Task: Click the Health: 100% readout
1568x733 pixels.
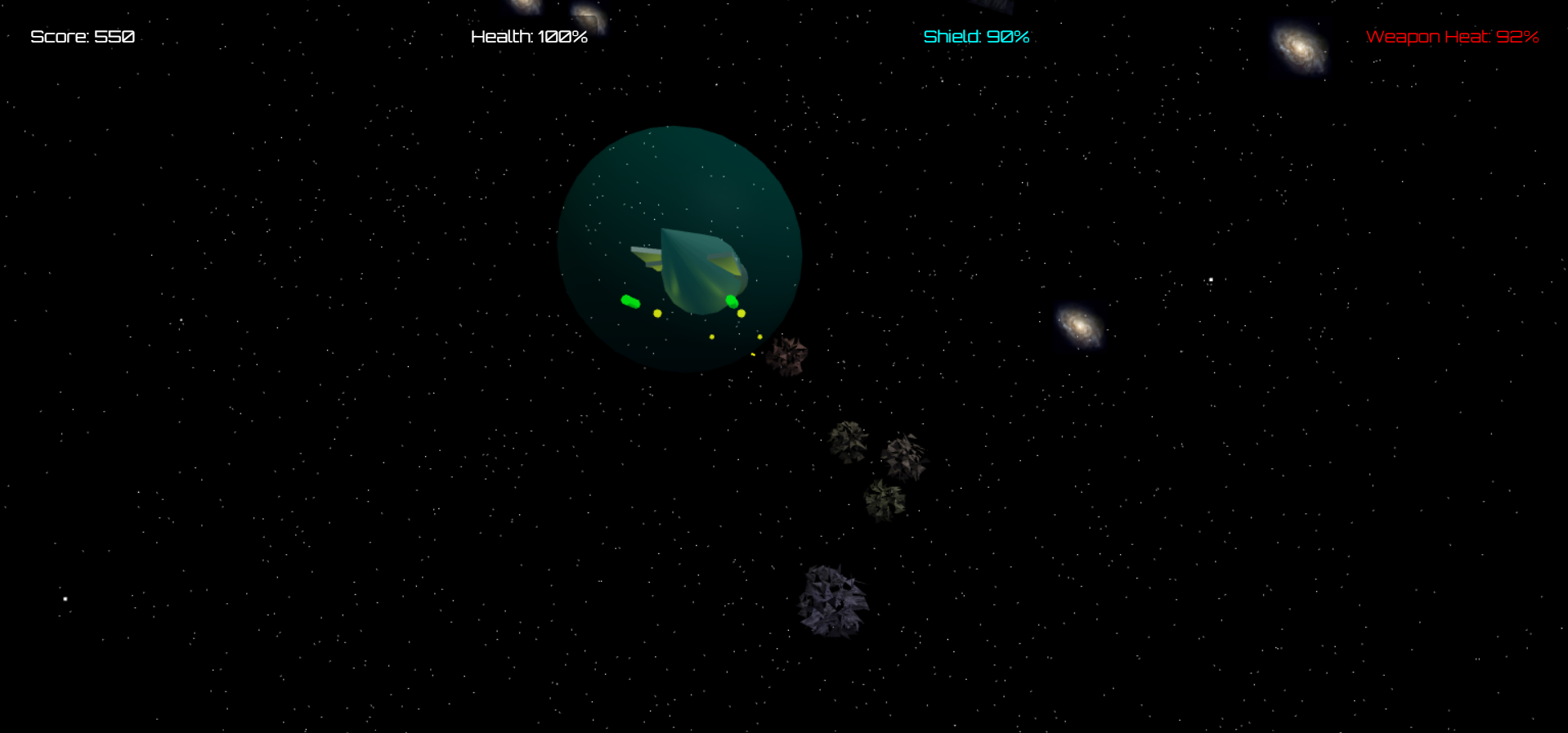Action: pyautogui.click(x=528, y=37)
